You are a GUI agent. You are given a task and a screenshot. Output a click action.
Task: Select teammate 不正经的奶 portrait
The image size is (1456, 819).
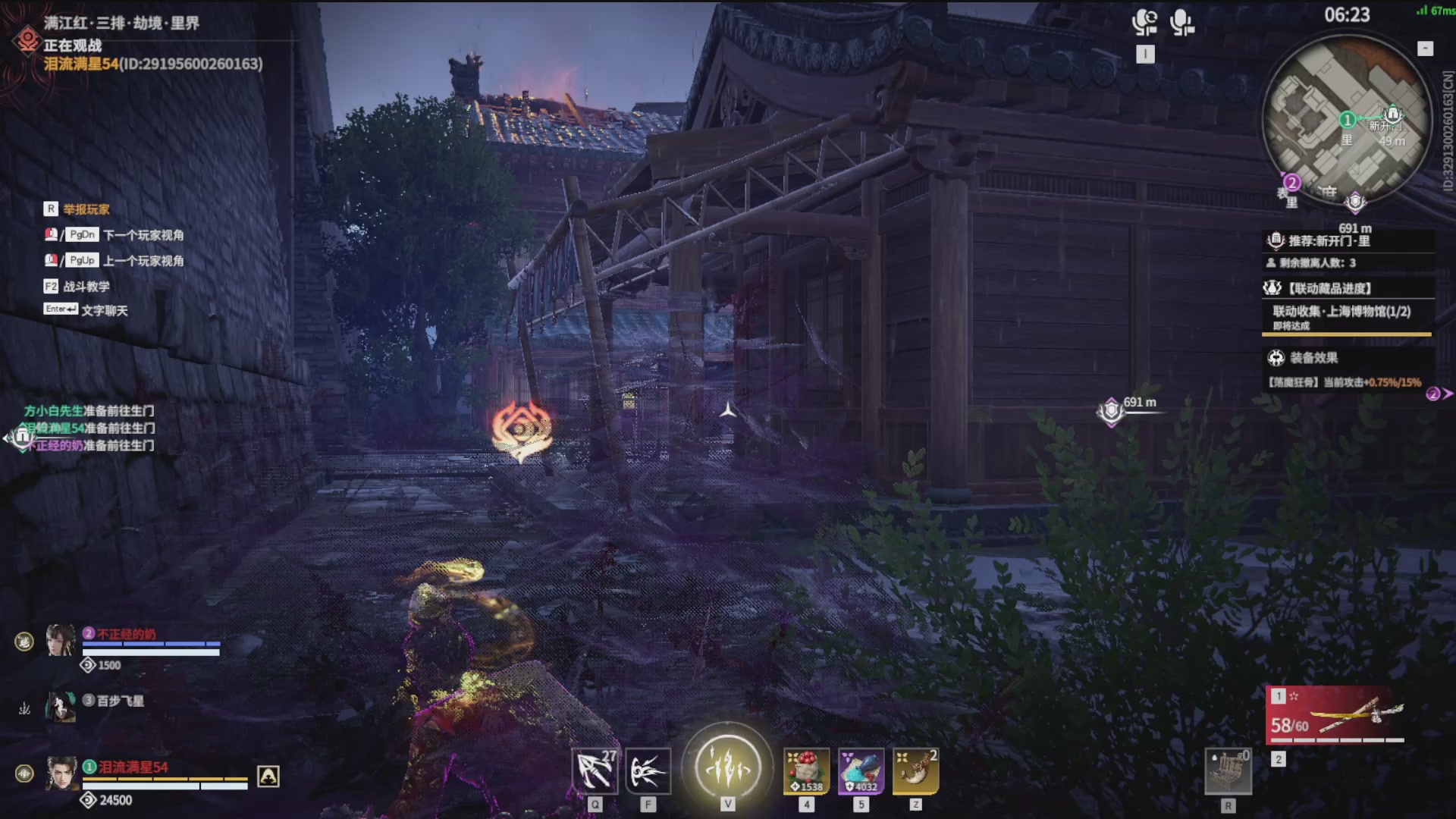click(x=61, y=641)
